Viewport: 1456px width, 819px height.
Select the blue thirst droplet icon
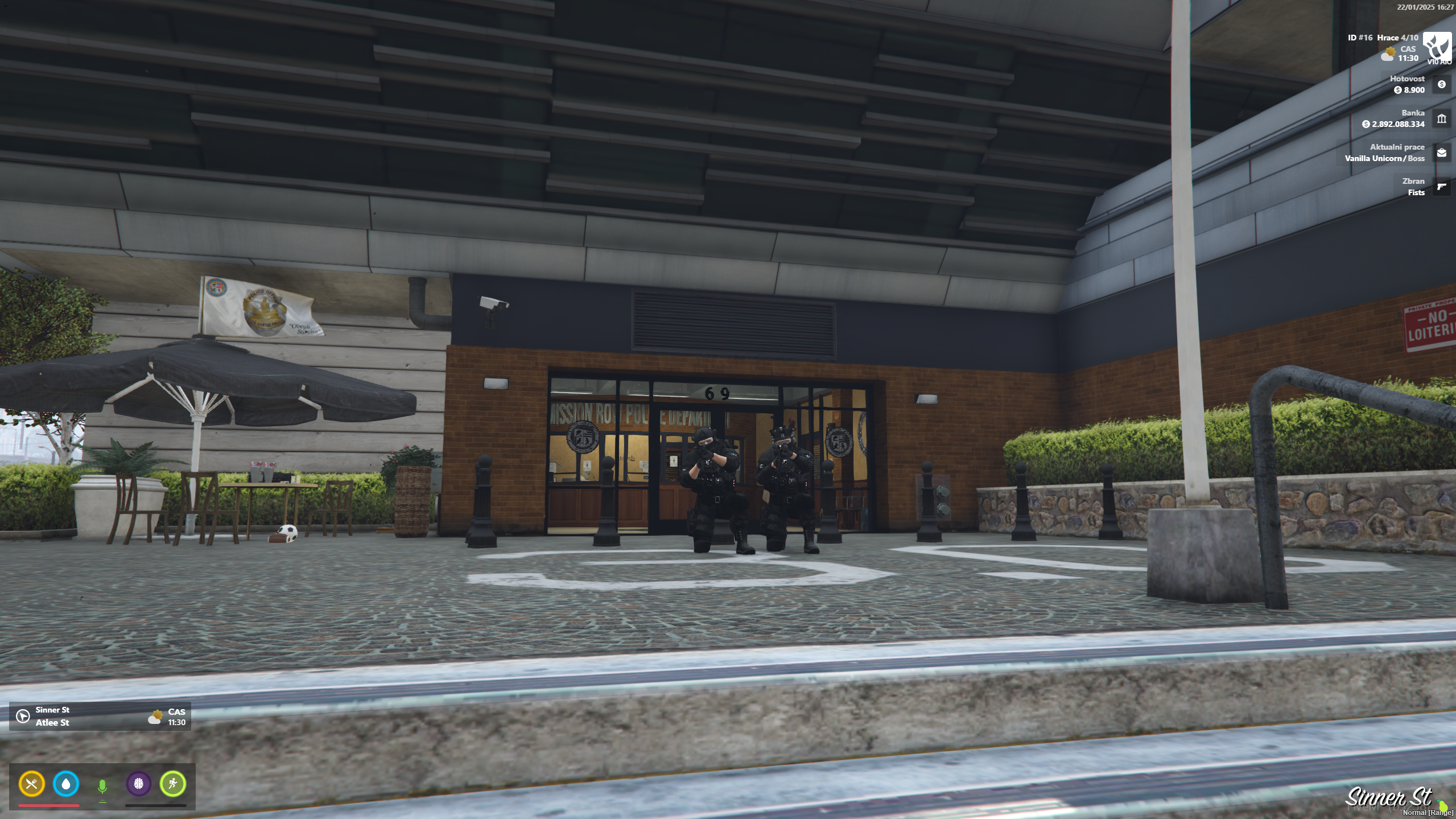(67, 785)
